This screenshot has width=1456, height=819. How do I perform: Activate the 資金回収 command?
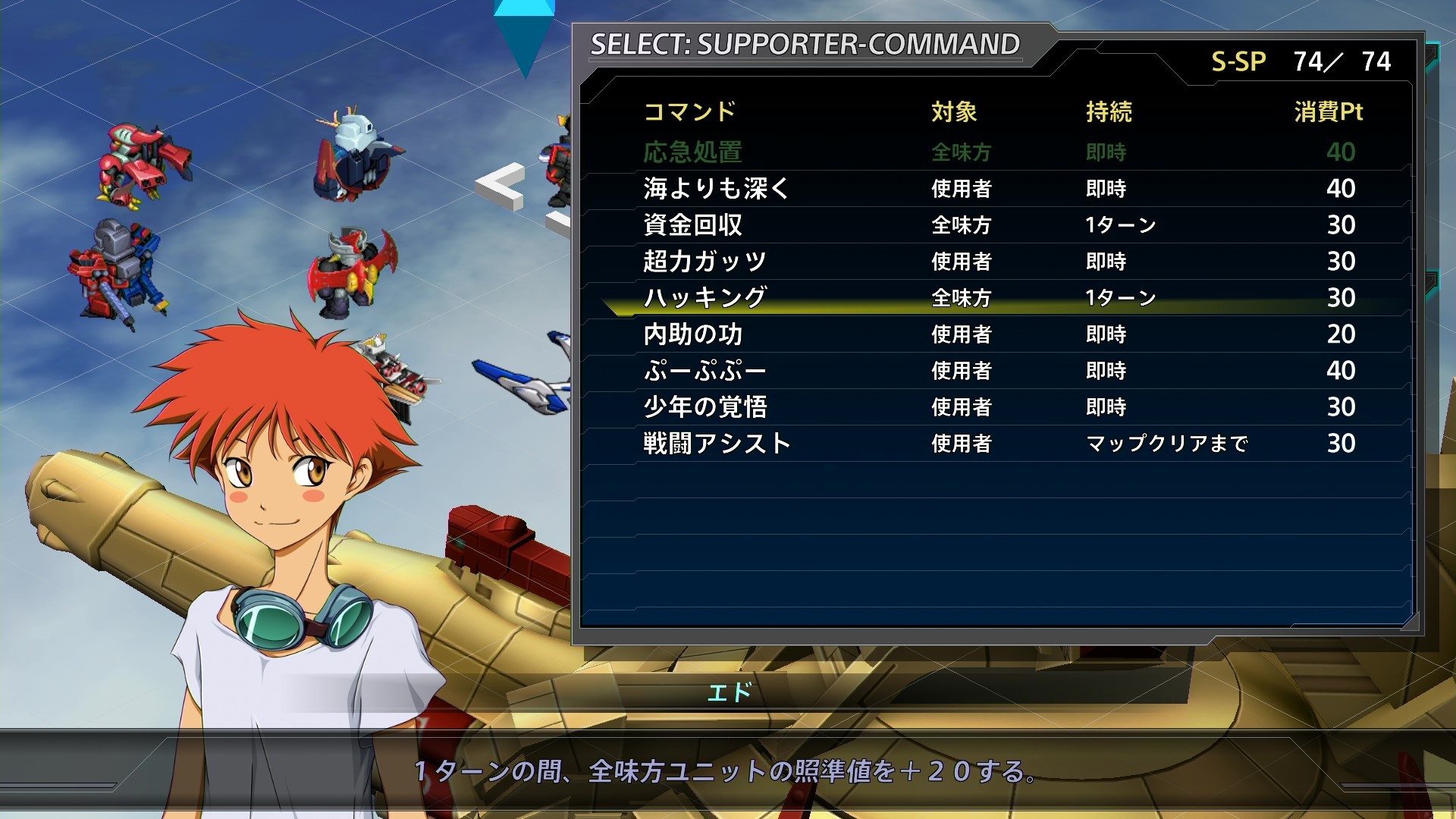[x=692, y=224]
